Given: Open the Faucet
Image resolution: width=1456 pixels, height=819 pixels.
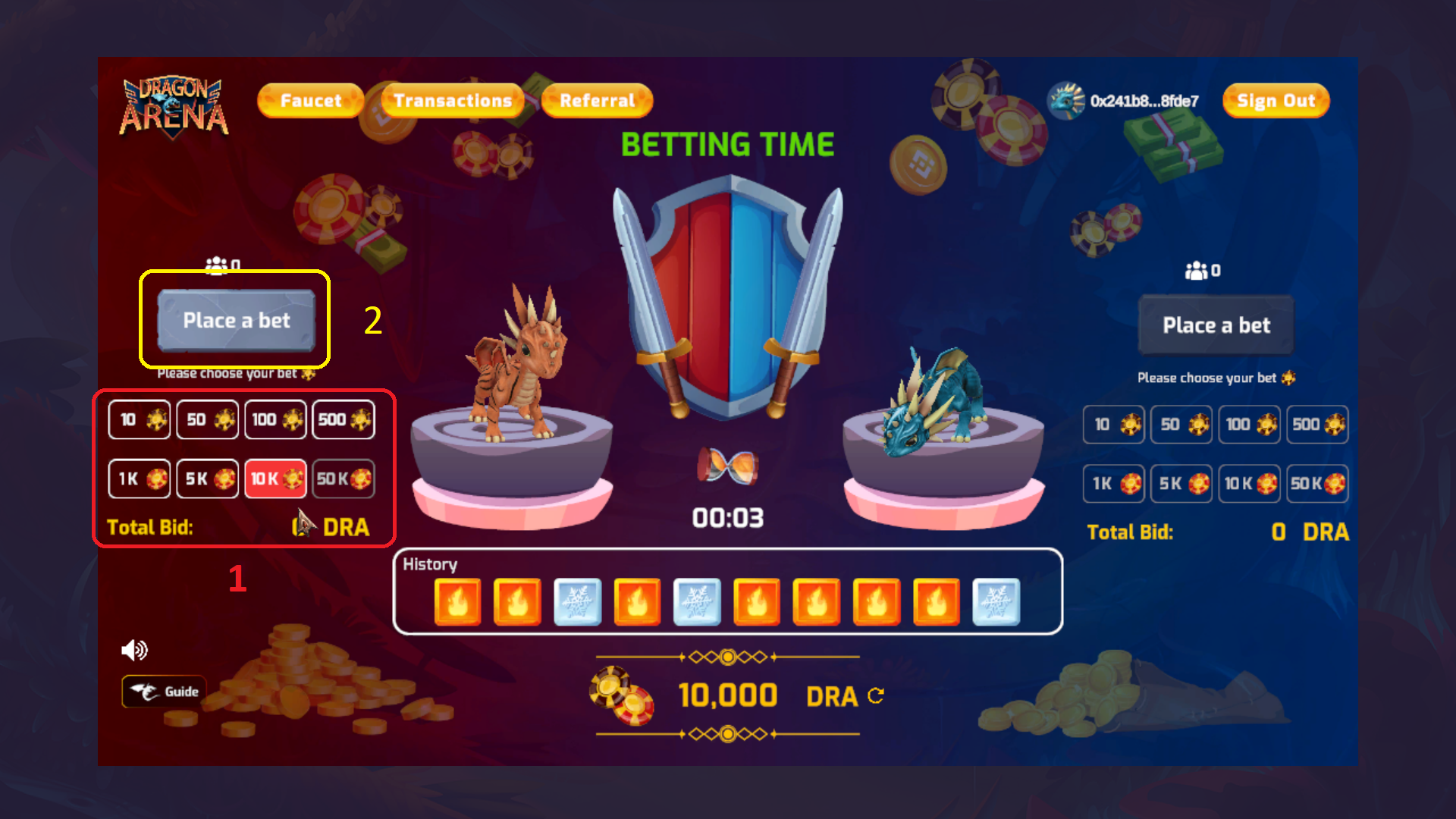Looking at the screenshot, I should (x=311, y=99).
